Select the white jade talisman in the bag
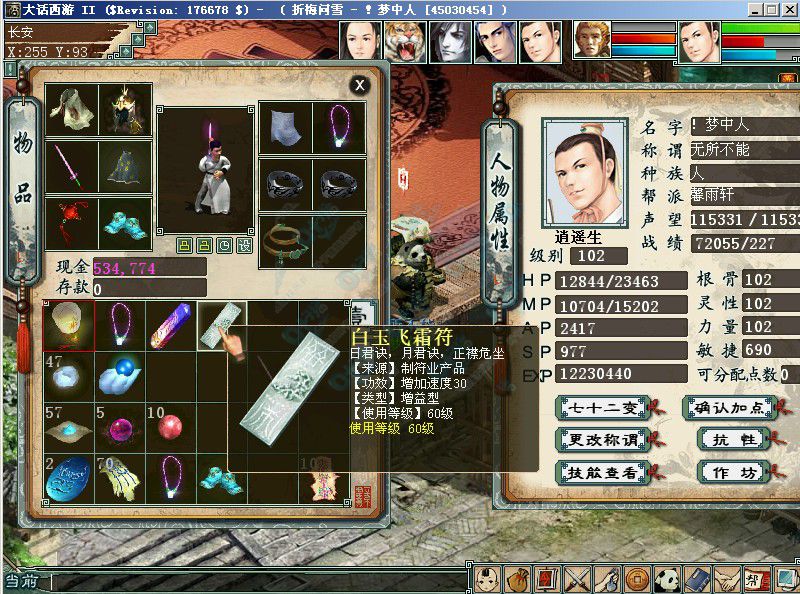The height and width of the screenshot is (594, 800). (222, 324)
